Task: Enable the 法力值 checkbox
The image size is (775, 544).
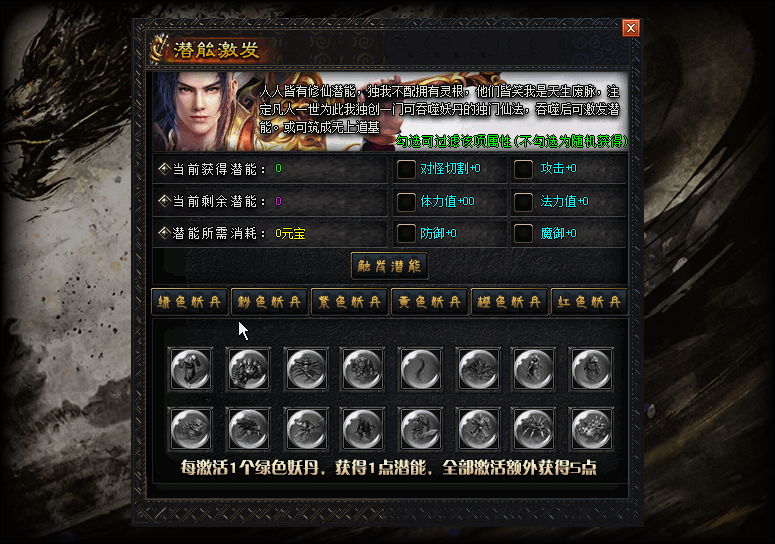Action: point(523,202)
